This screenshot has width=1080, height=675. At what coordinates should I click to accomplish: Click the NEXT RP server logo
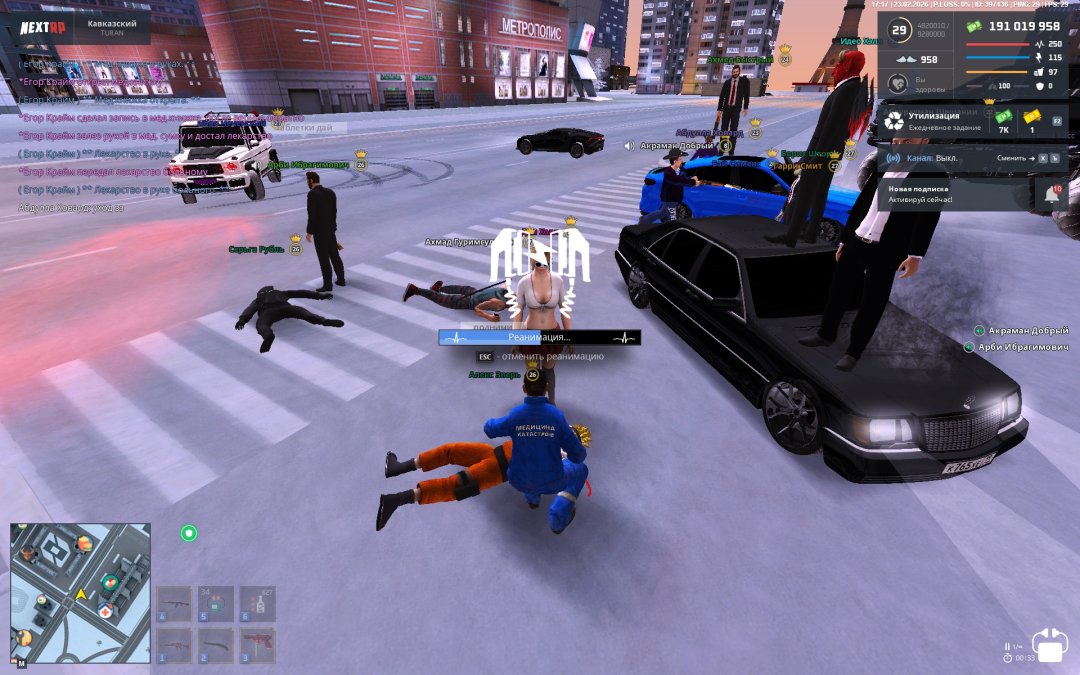(x=42, y=28)
